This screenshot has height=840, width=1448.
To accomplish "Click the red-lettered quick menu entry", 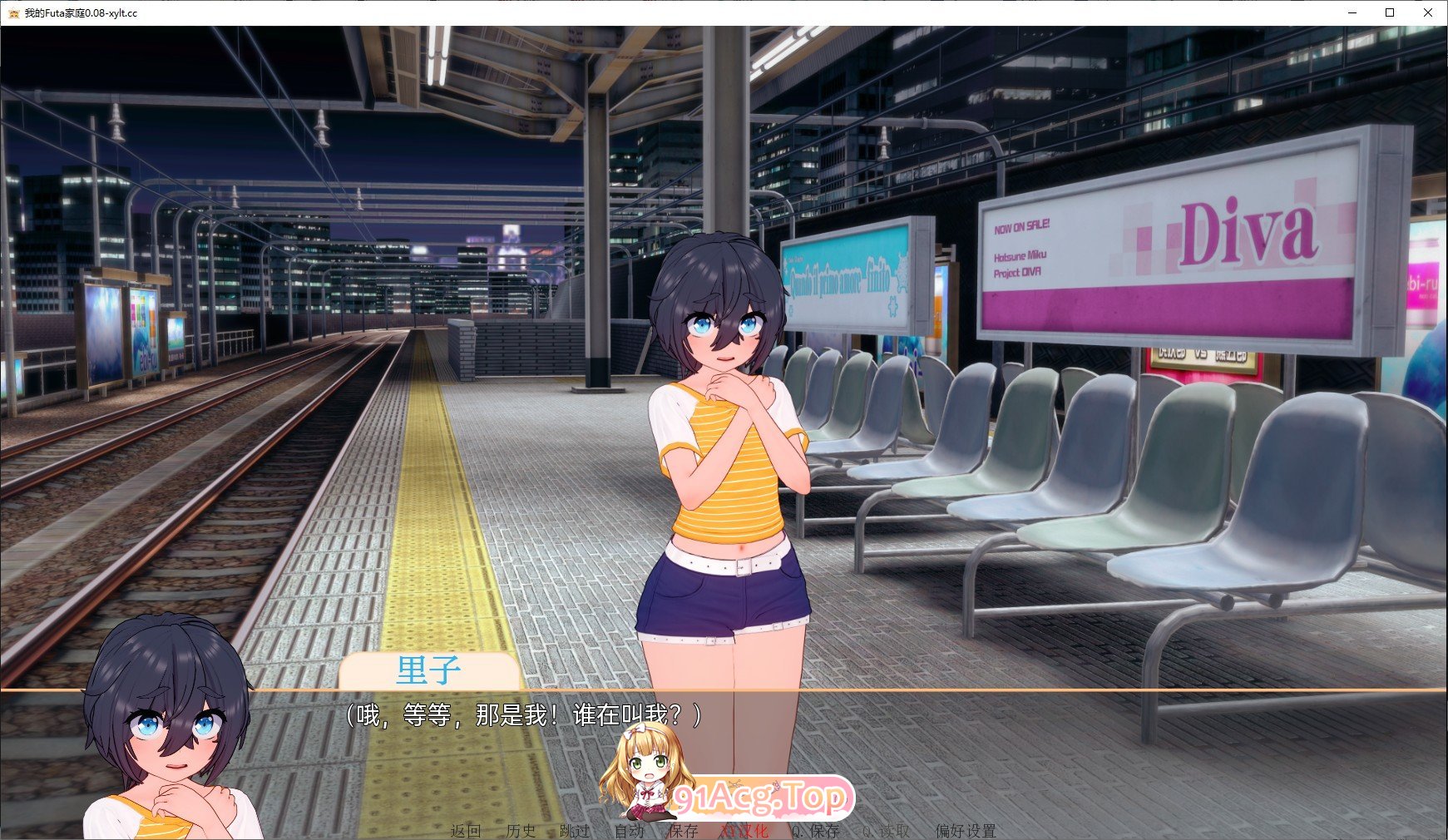I will (744, 831).
